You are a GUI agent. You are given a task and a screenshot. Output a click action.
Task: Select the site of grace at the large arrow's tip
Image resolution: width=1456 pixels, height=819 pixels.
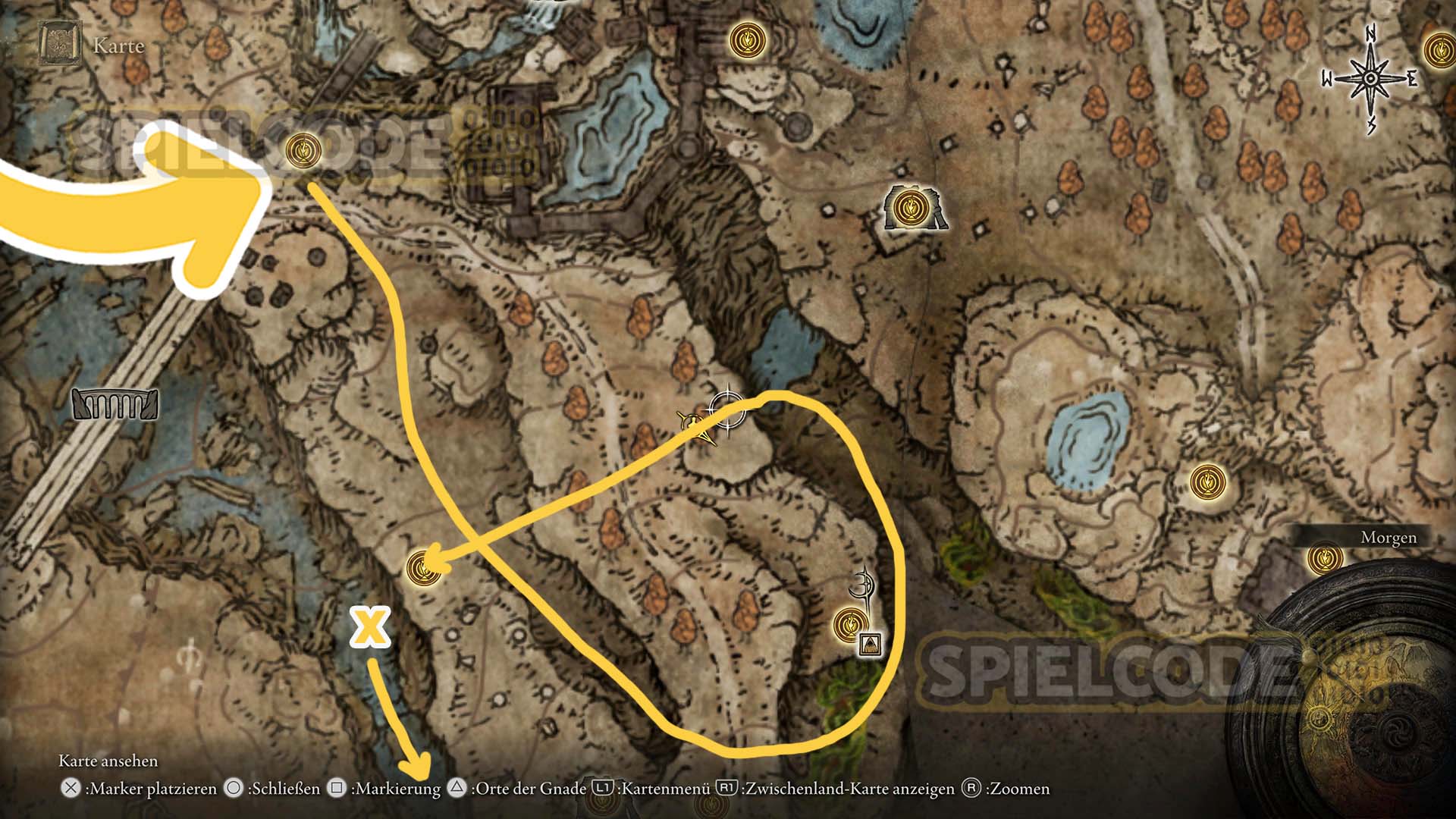tap(303, 149)
